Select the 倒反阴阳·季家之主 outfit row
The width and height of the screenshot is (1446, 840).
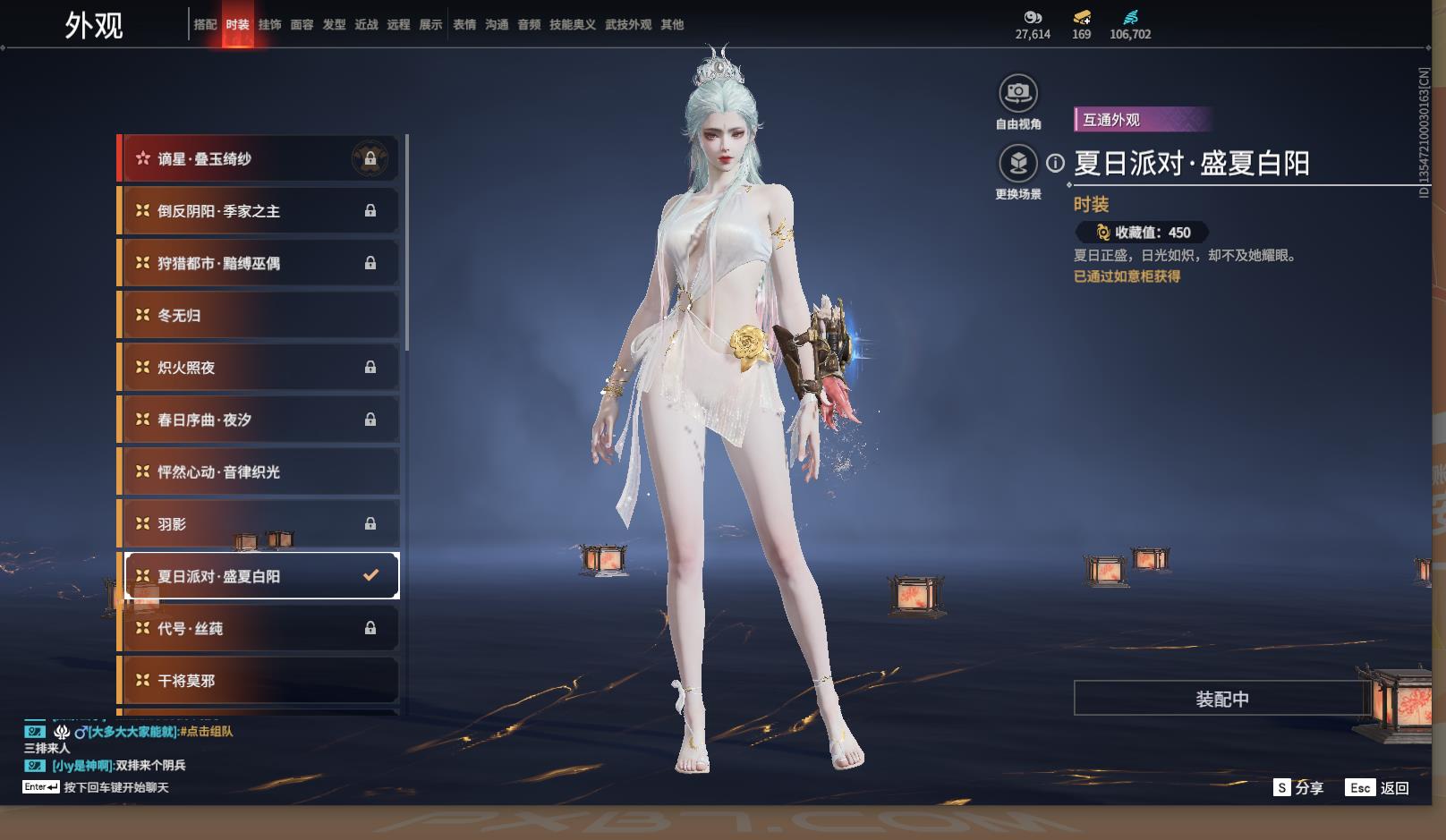pos(259,211)
